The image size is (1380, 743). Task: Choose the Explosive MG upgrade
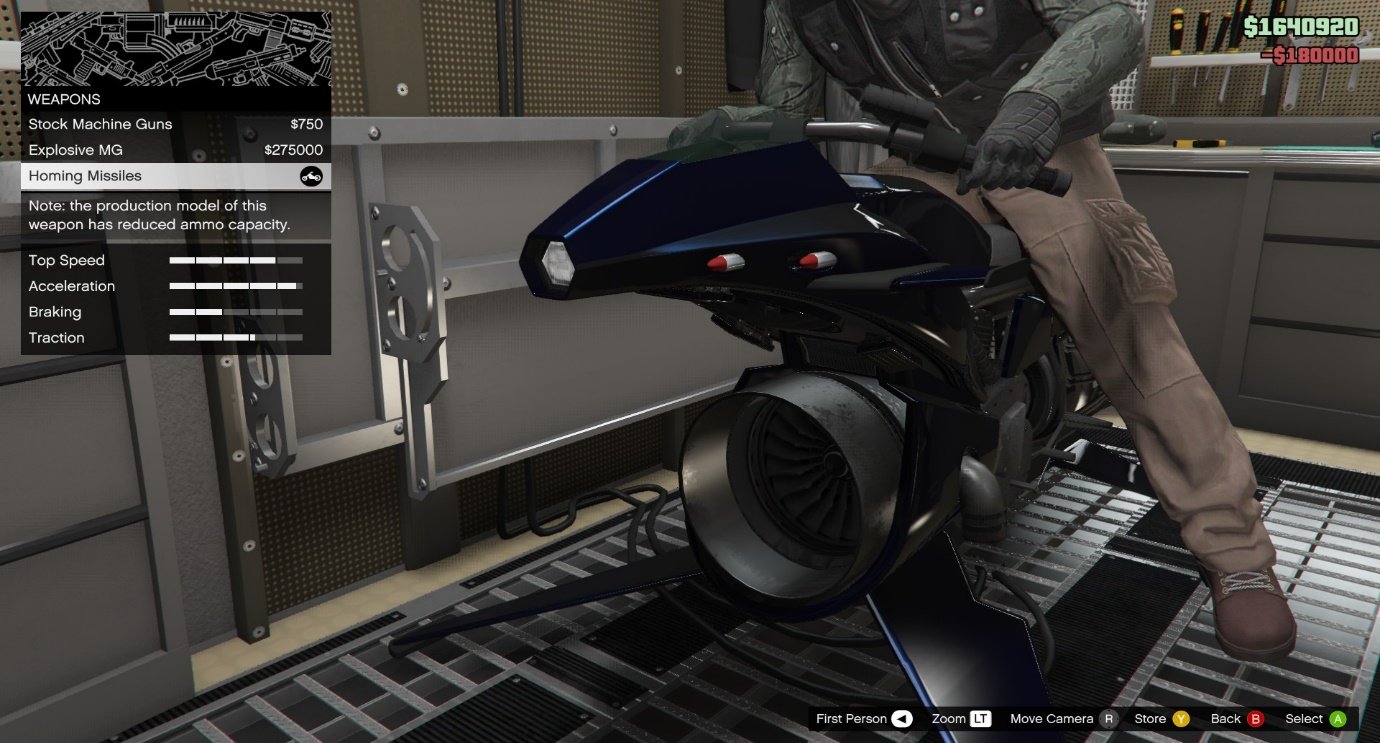[175, 150]
